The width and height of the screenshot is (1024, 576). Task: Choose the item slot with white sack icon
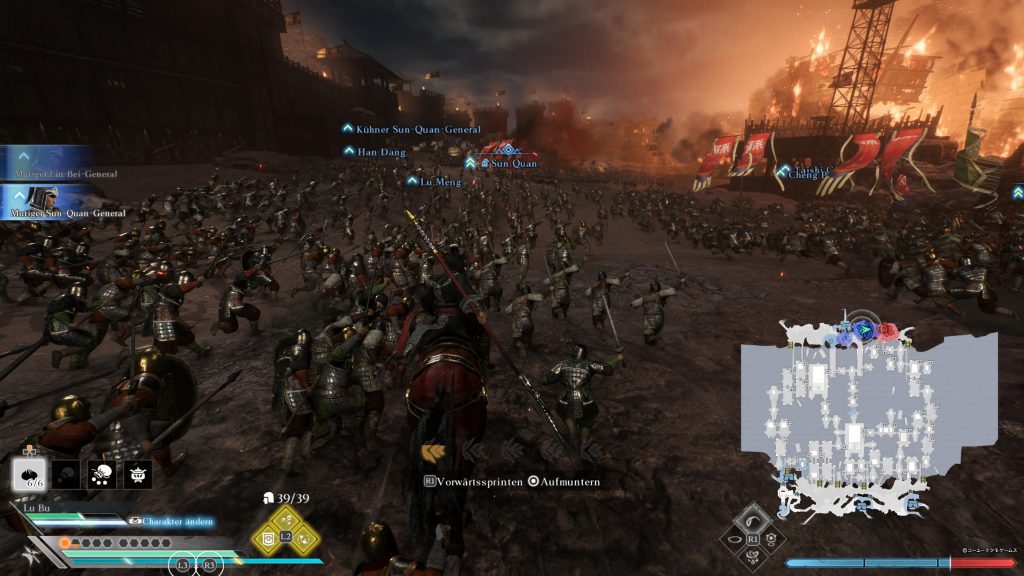tap(101, 475)
